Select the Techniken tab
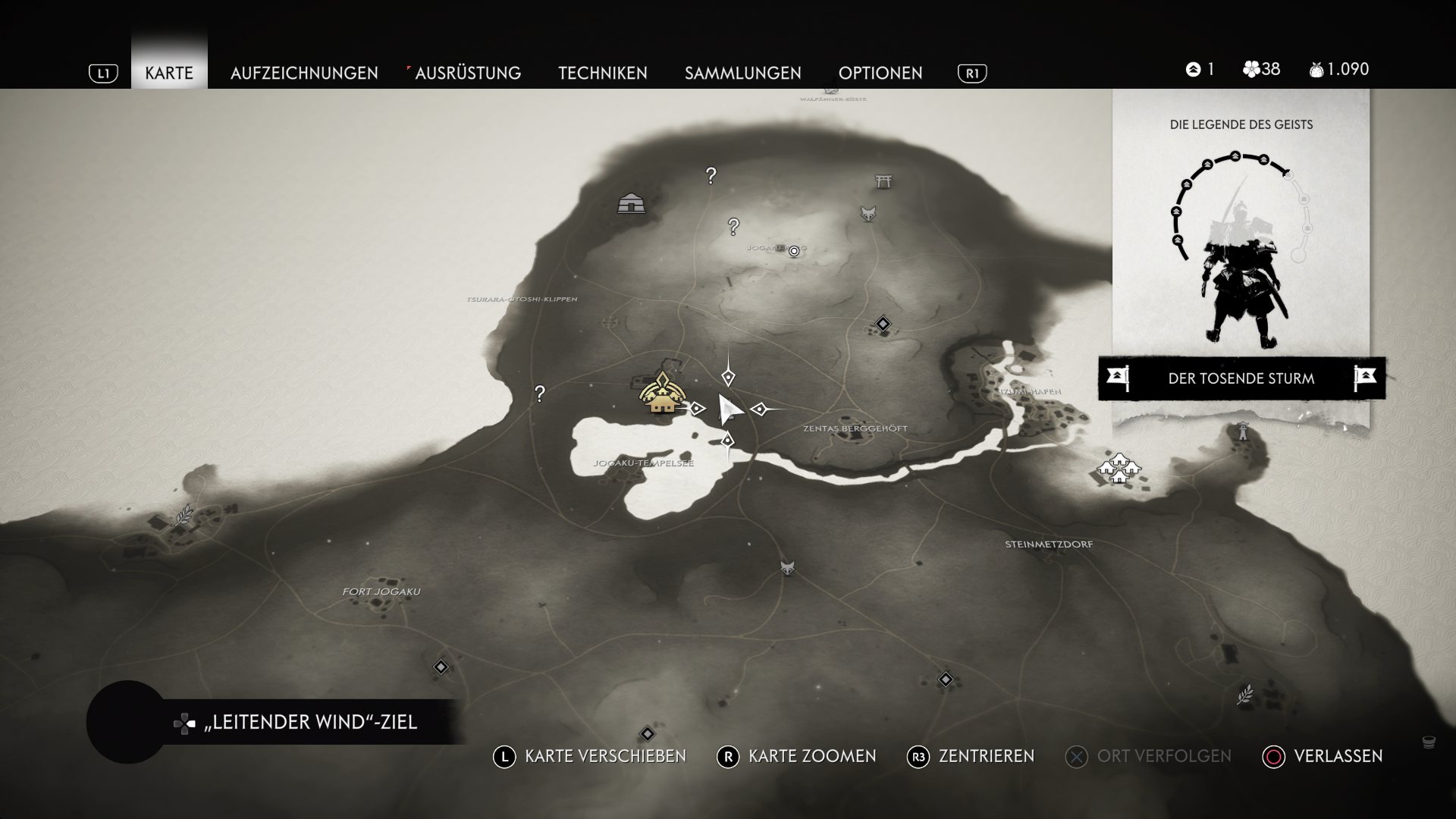 point(603,73)
